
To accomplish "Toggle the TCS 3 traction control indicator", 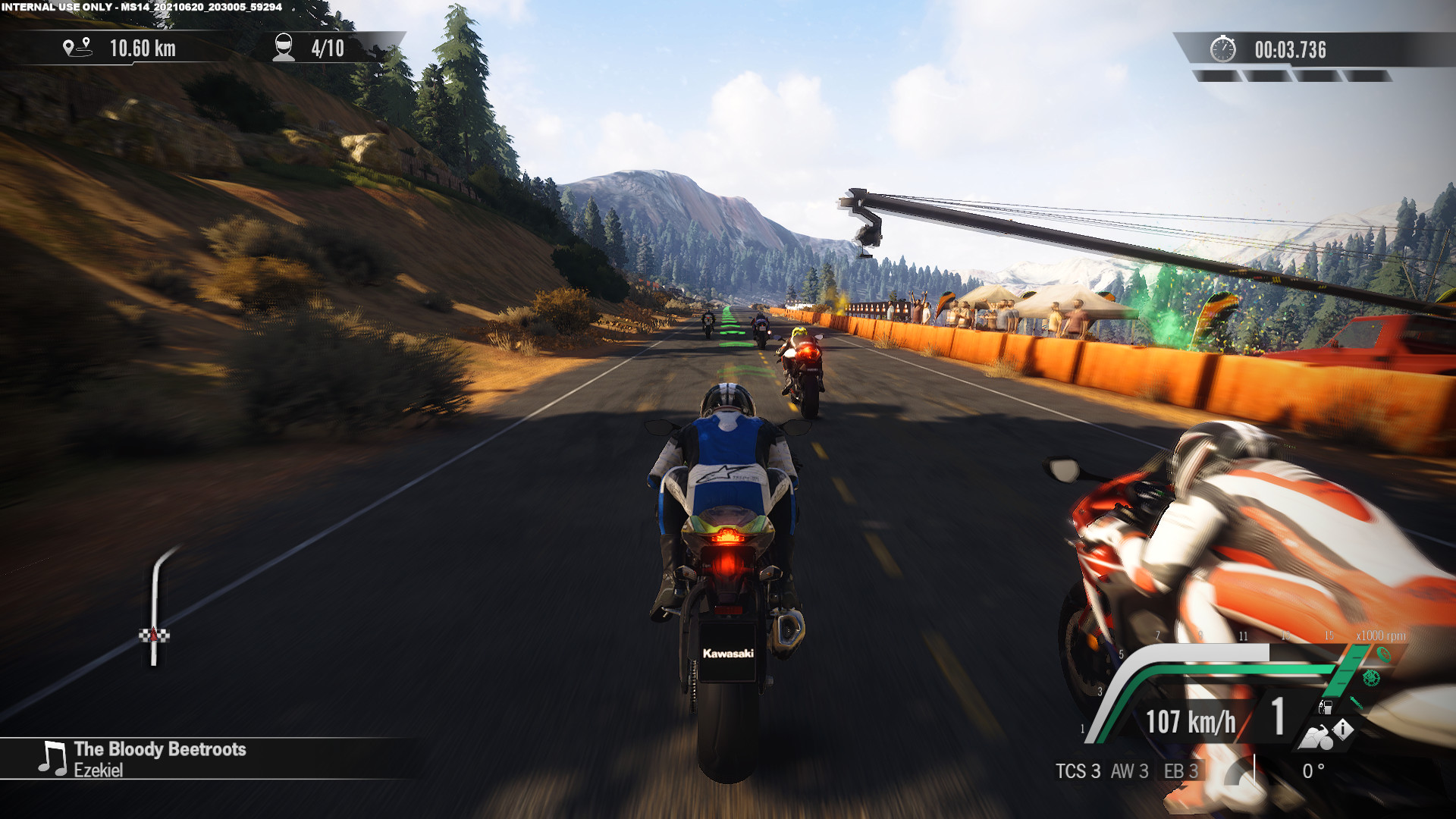I will click(x=1078, y=771).
